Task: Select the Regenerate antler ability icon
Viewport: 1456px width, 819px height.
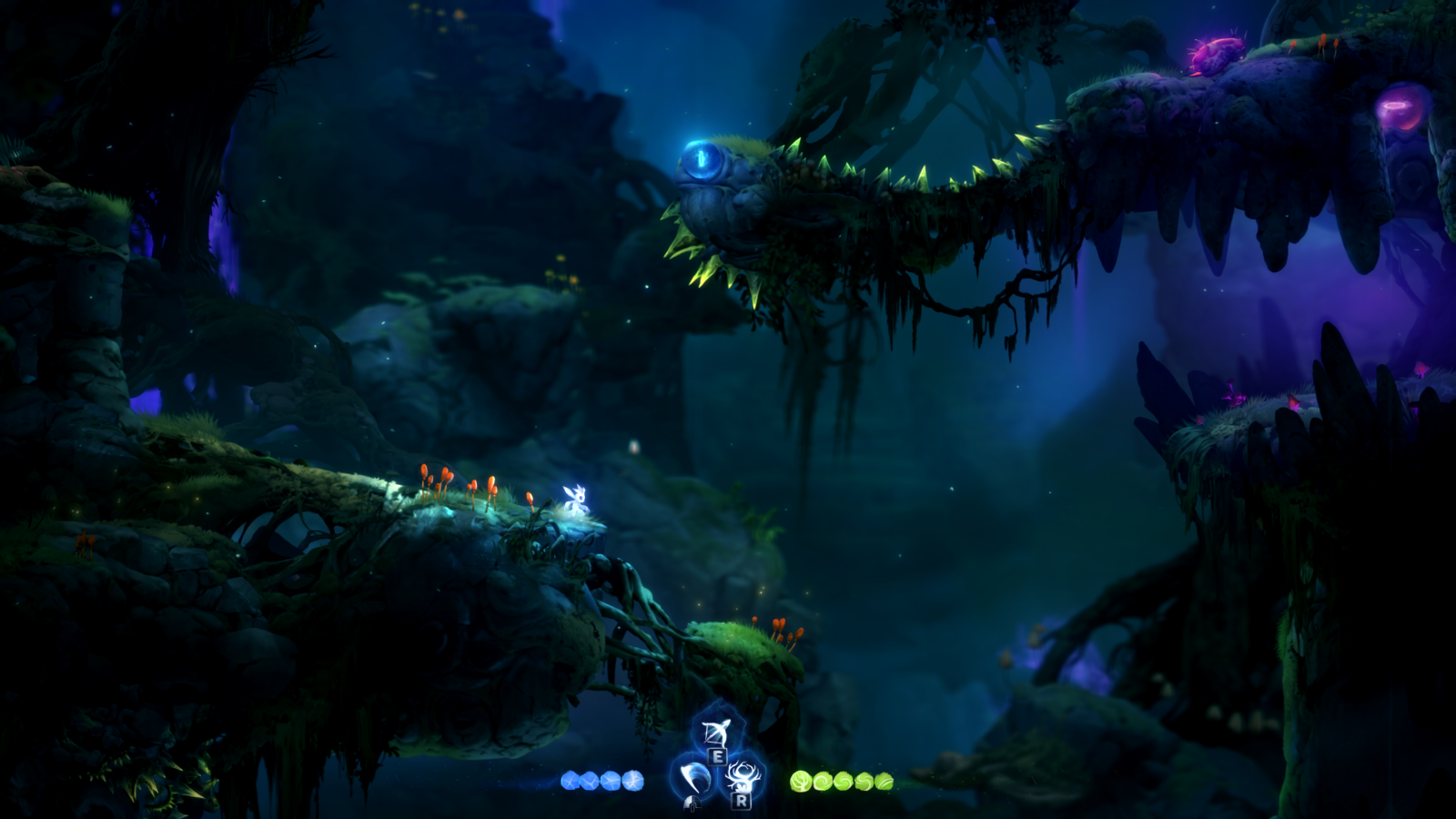Action: point(743,773)
